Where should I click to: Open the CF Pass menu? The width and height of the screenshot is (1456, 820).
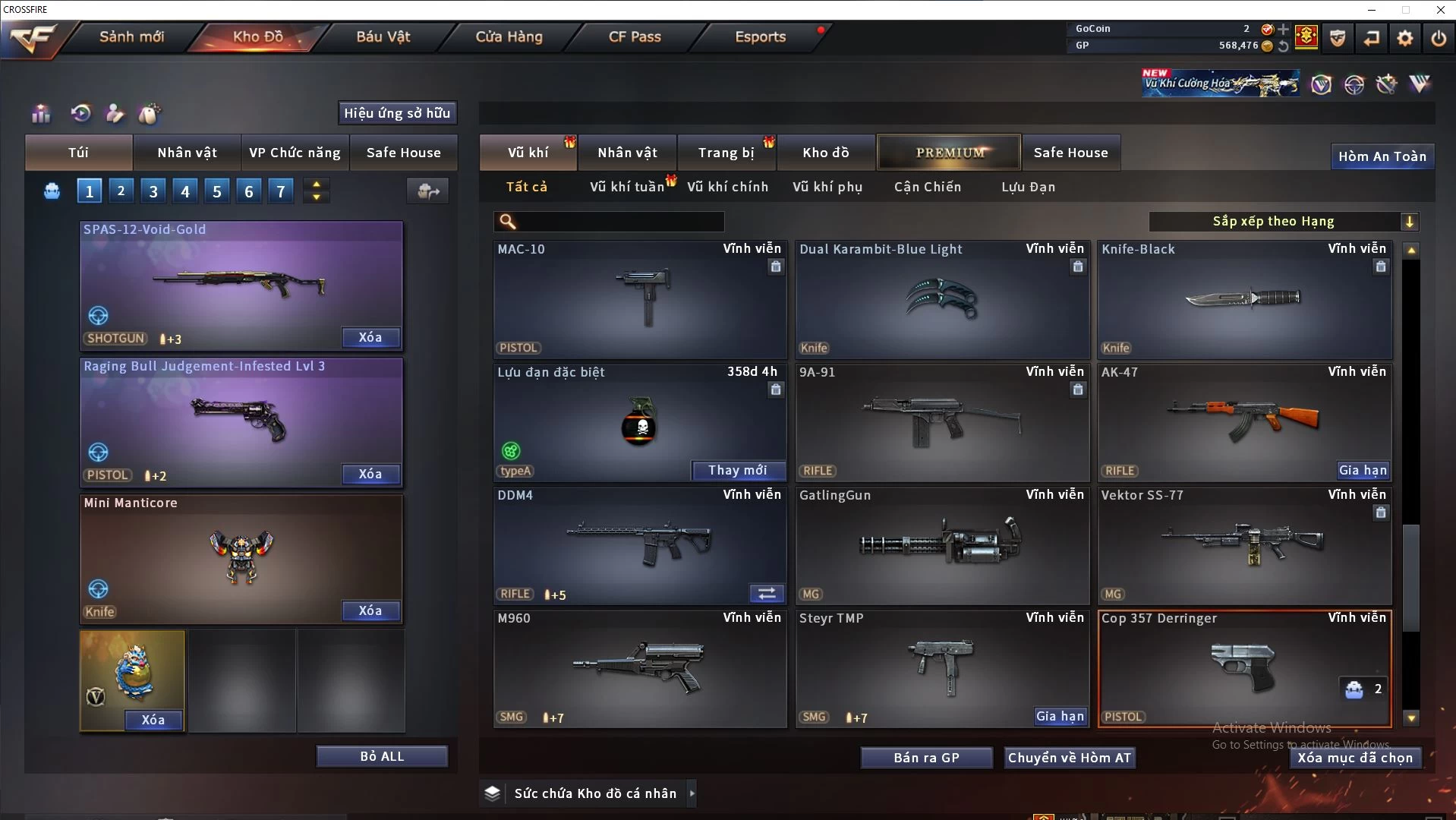click(635, 36)
